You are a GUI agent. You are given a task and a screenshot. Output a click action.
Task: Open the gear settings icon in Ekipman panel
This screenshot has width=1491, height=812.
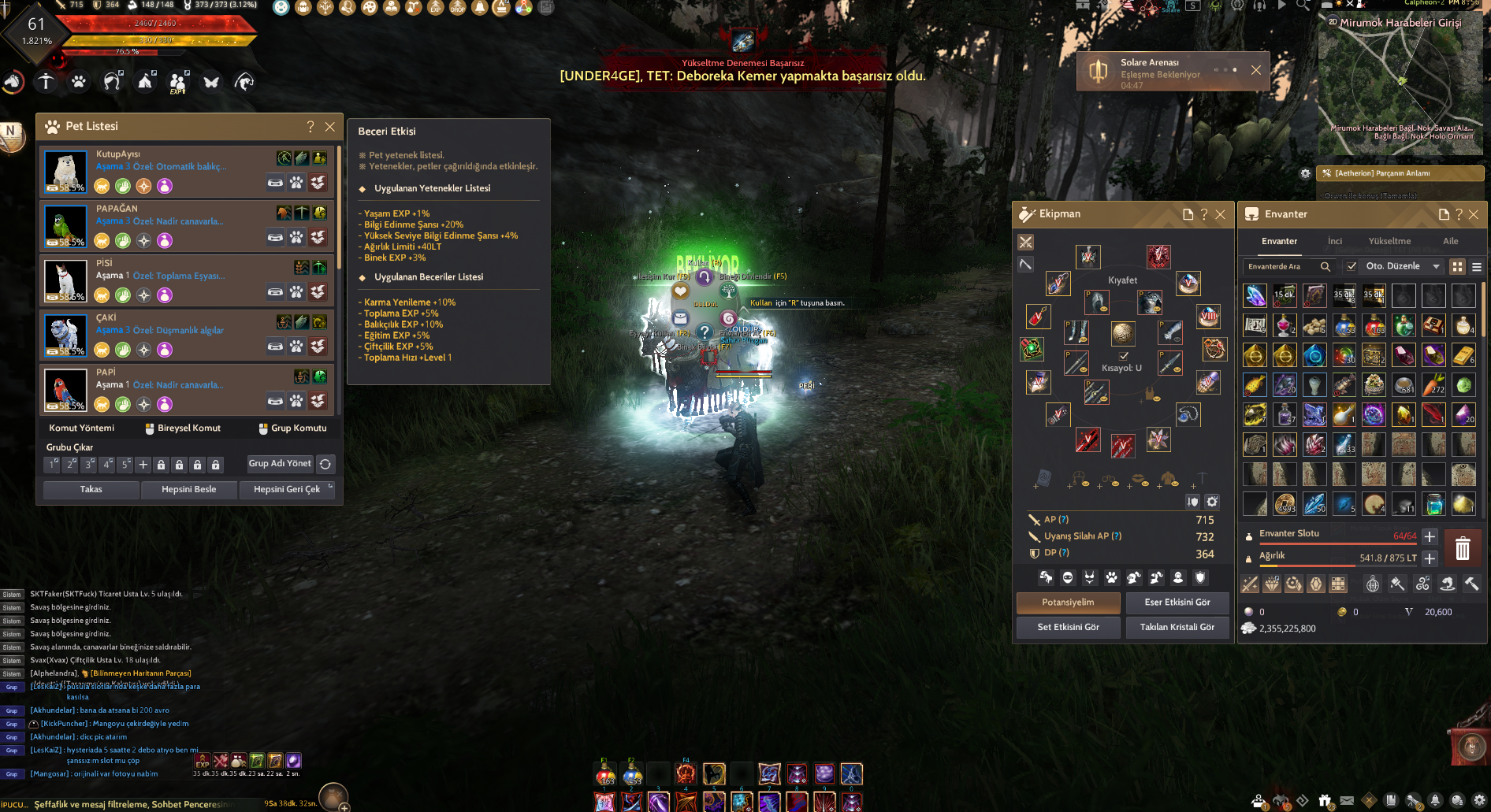1211,501
